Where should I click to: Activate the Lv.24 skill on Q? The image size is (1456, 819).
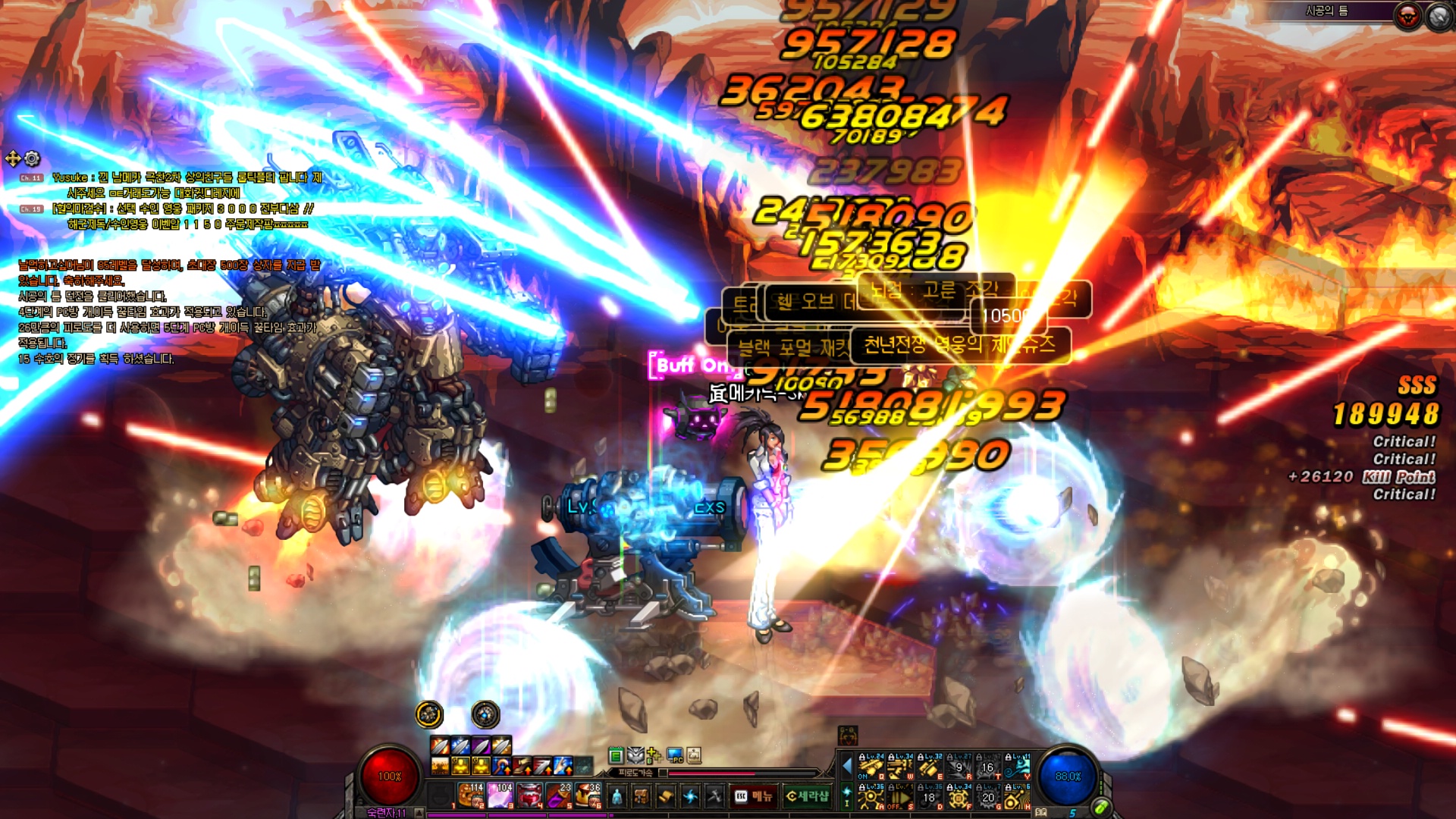tap(871, 767)
